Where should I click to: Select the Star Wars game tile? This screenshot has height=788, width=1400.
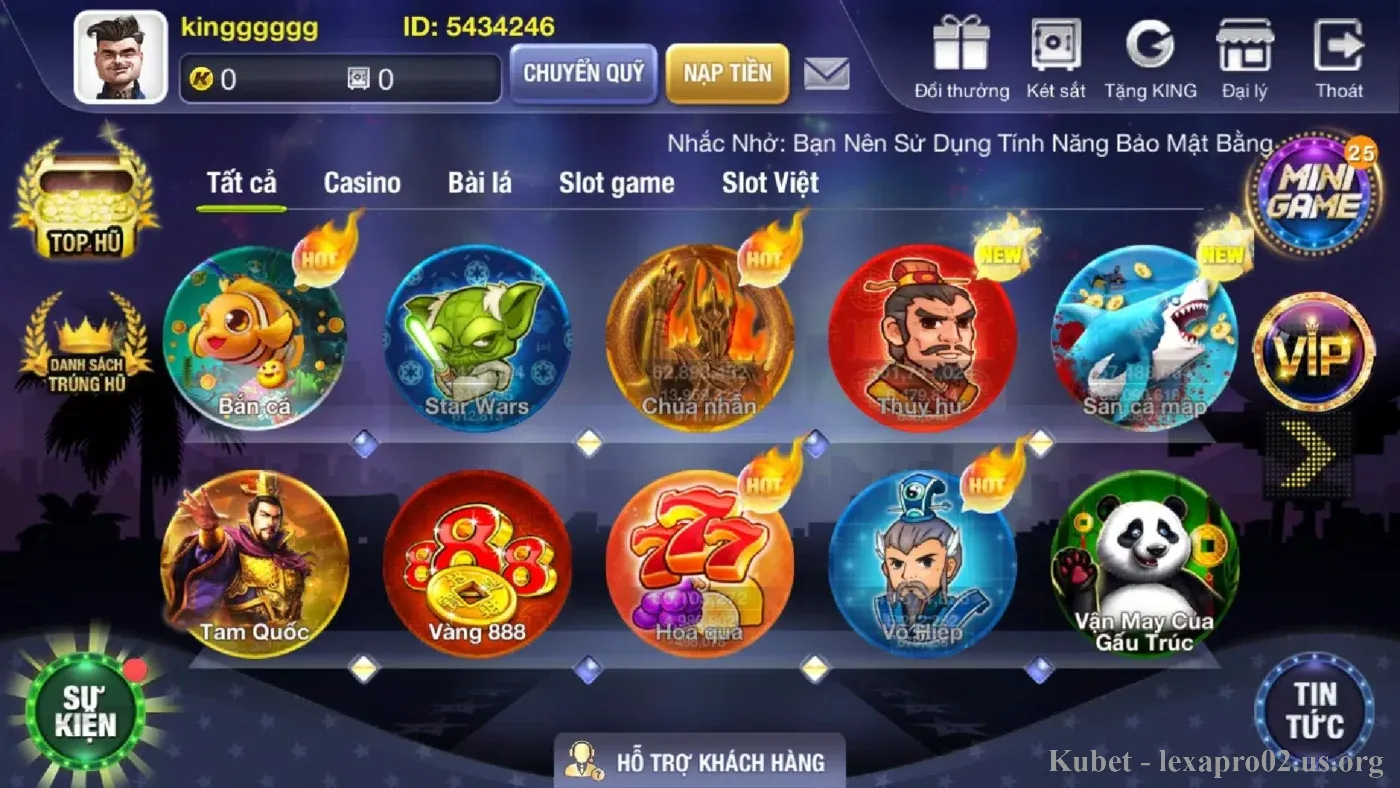coord(477,338)
